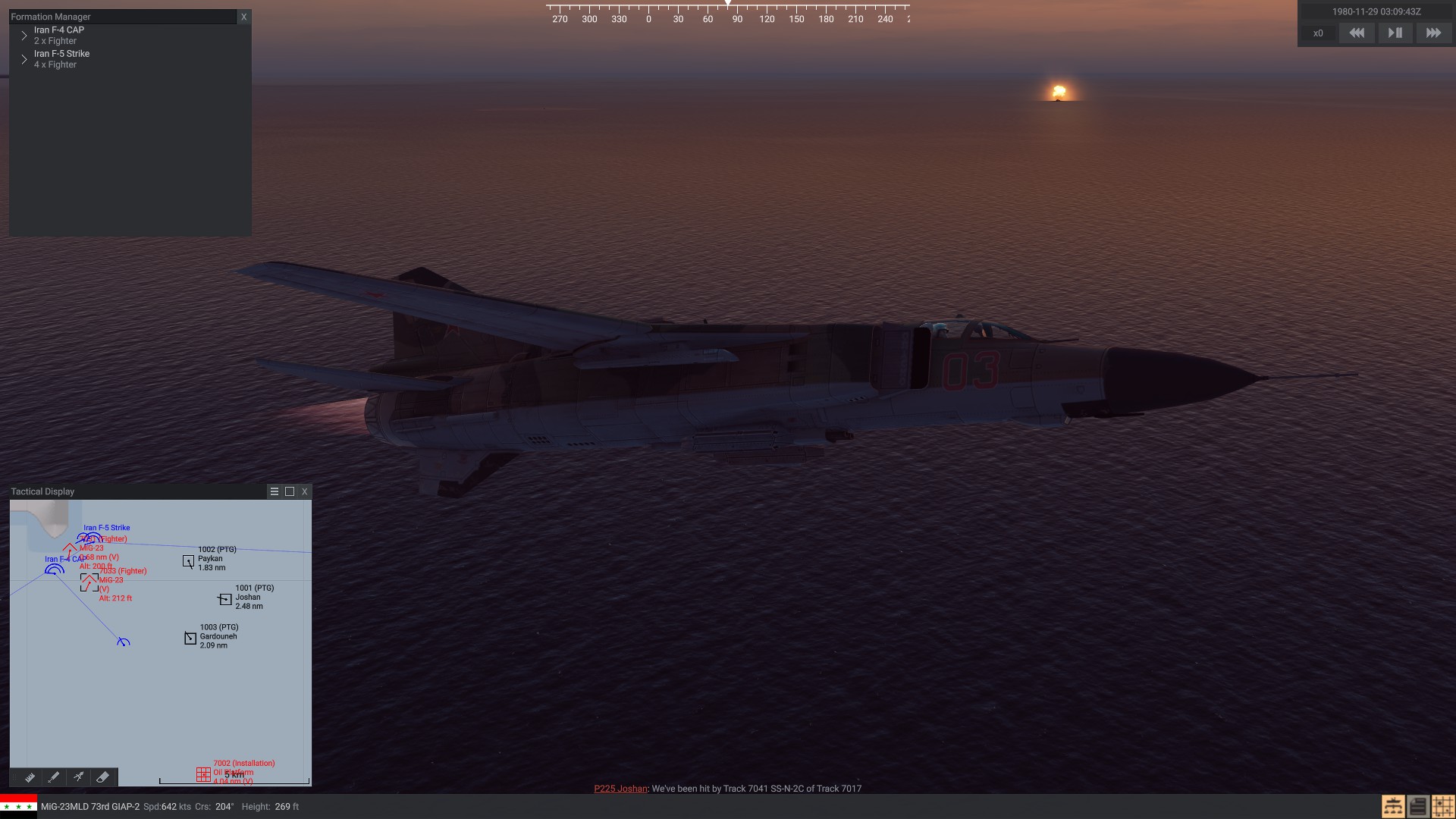Close the Formation Manager panel

click(243, 17)
